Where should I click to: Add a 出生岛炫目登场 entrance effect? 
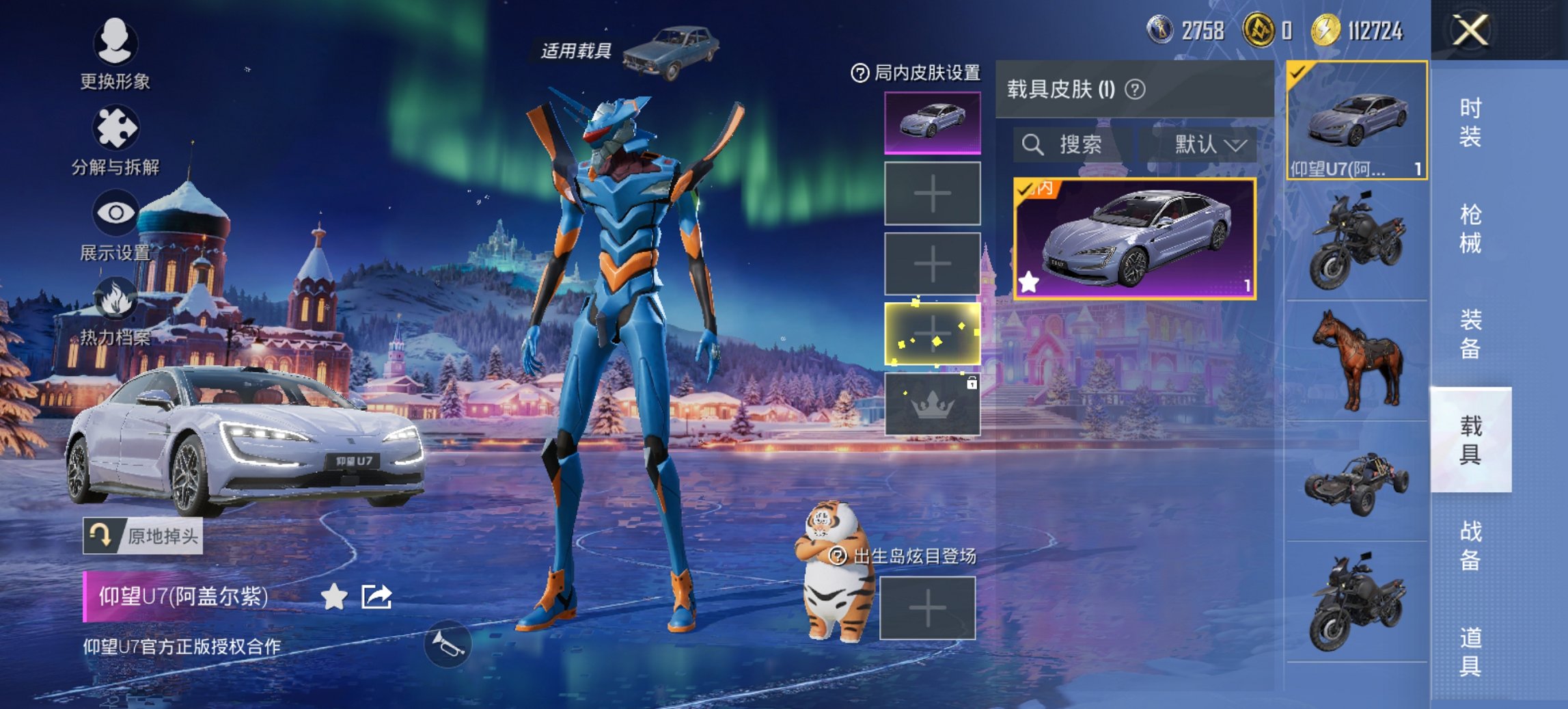click(927, 608)
